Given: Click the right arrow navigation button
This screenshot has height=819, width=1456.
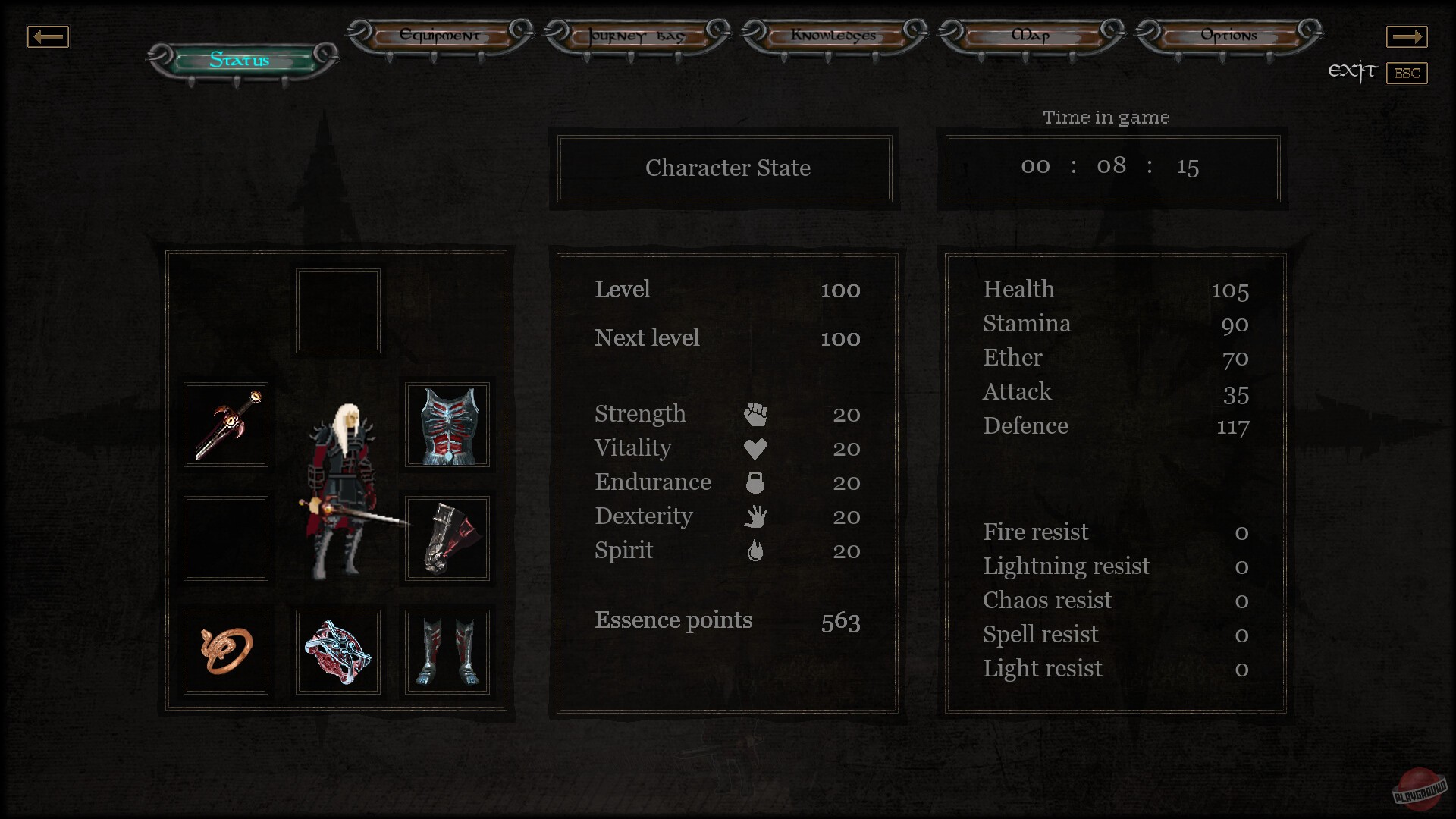Looking at the screenshot, I should pos(1408,36).
